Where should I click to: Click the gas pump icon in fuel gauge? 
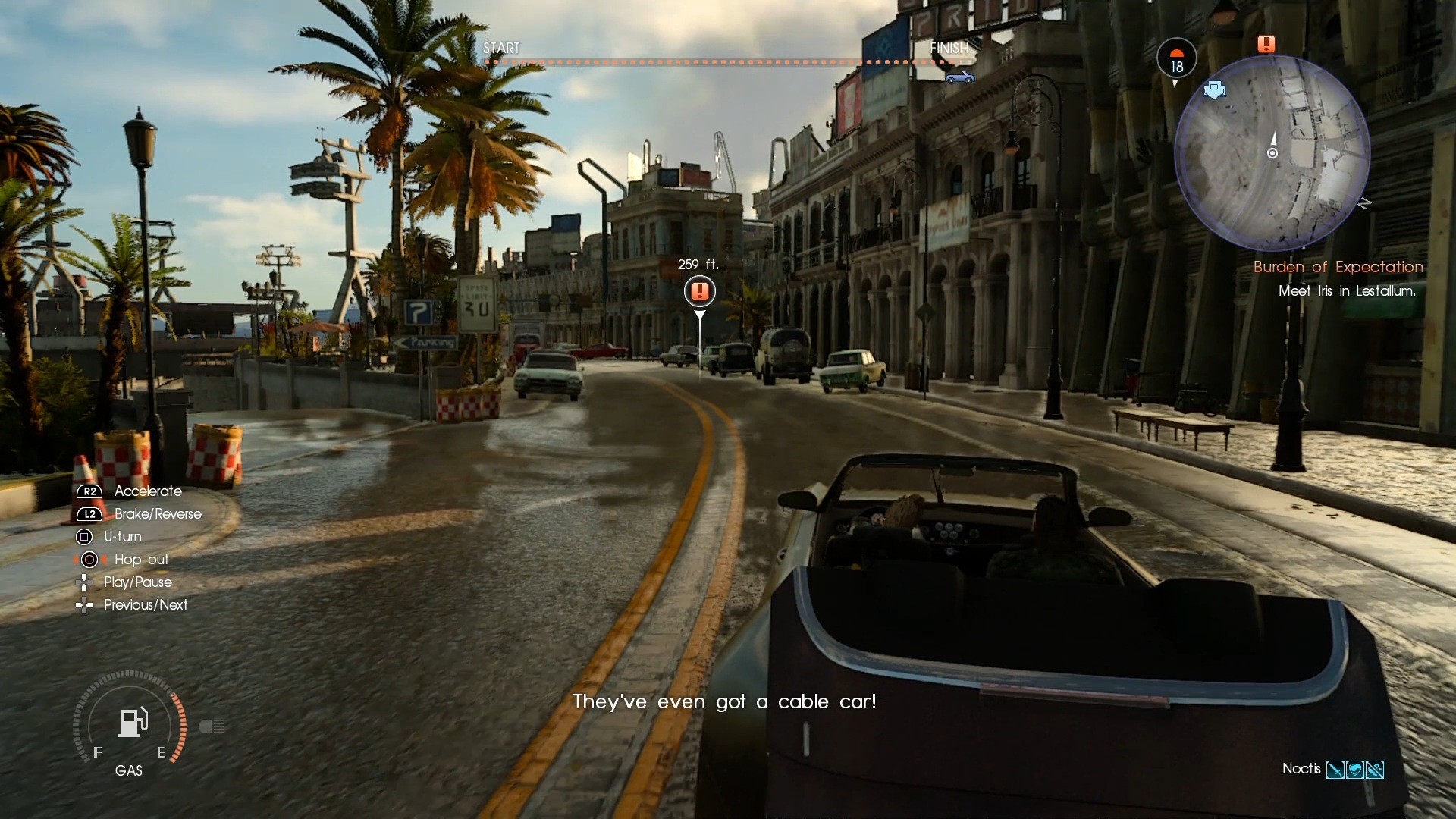pyautogui.click(x=133, y=722)
